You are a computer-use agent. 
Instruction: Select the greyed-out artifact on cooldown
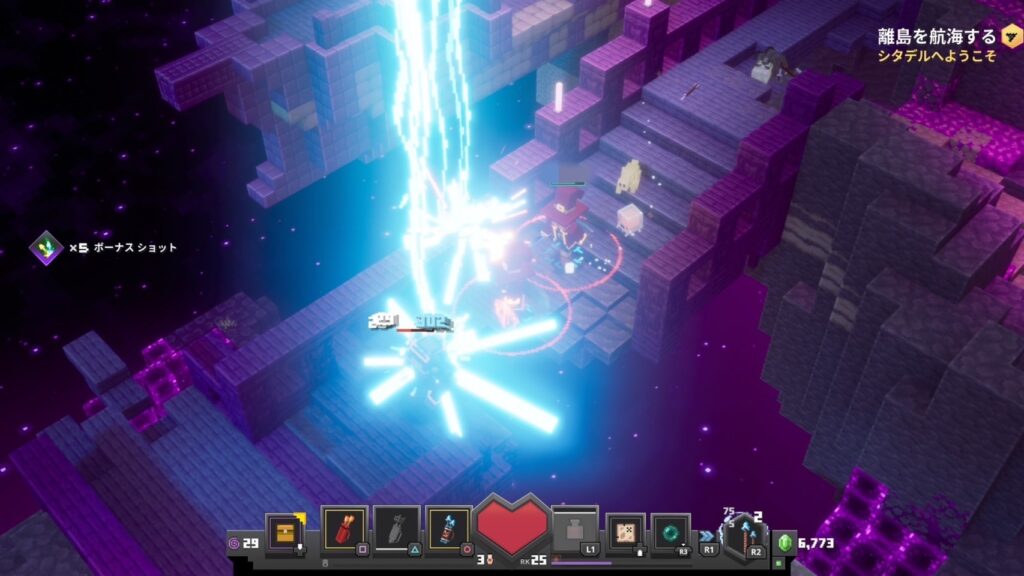(x=396, y=530)
